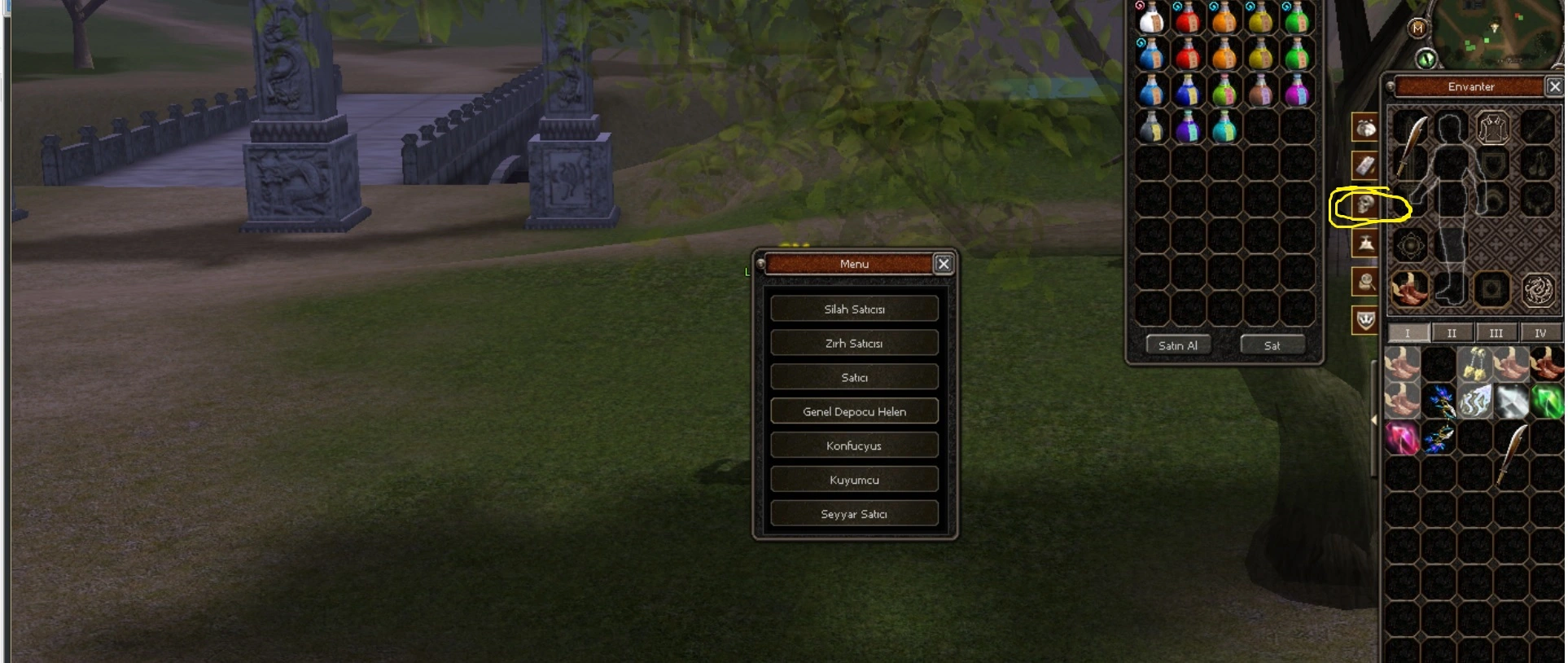Select the magnifying glass side icon
1568x663 pixels.
pyautogui.click(x=1366, y=283)
